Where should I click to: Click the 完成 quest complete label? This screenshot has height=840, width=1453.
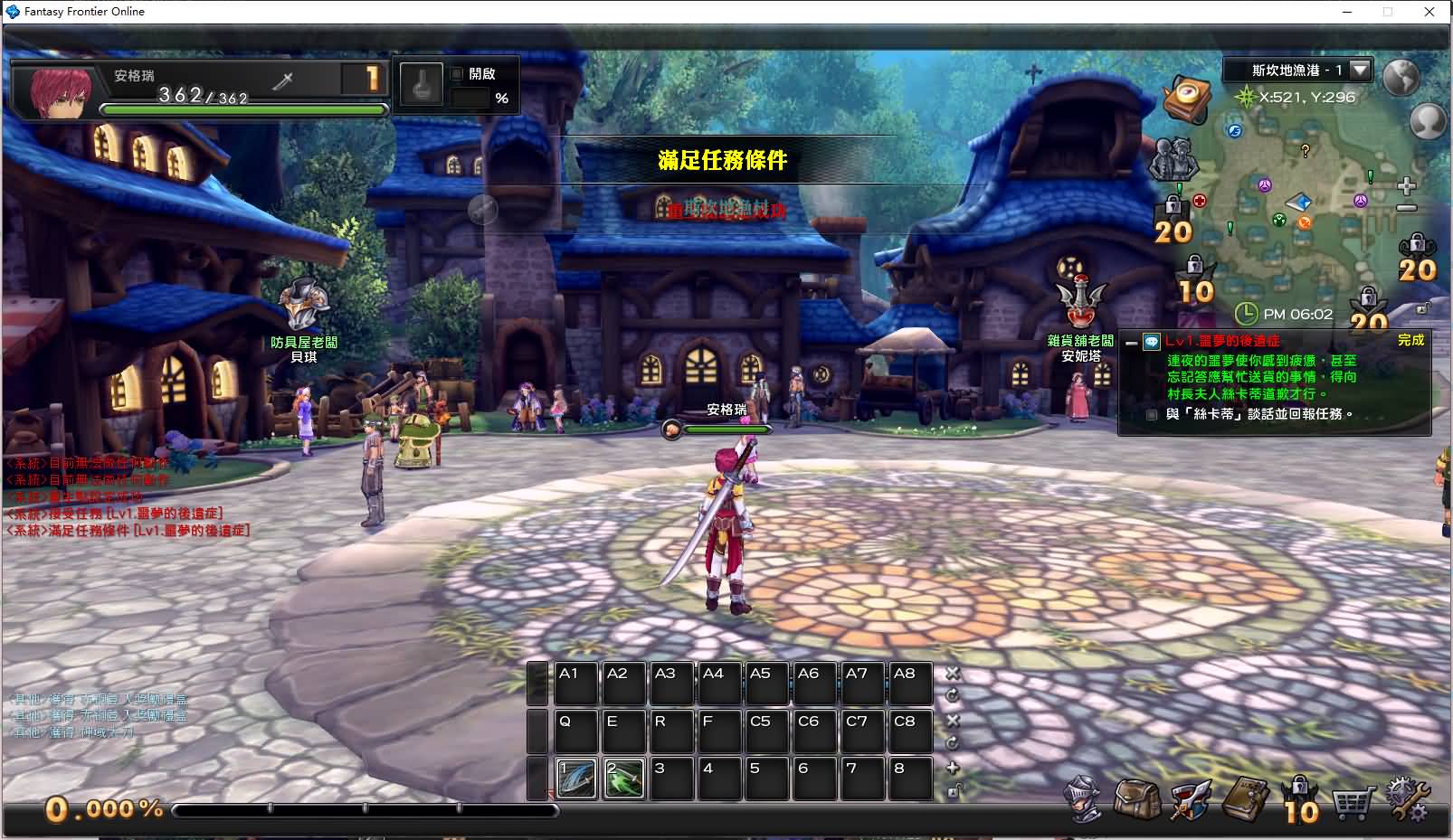[x=1410, y=340]
